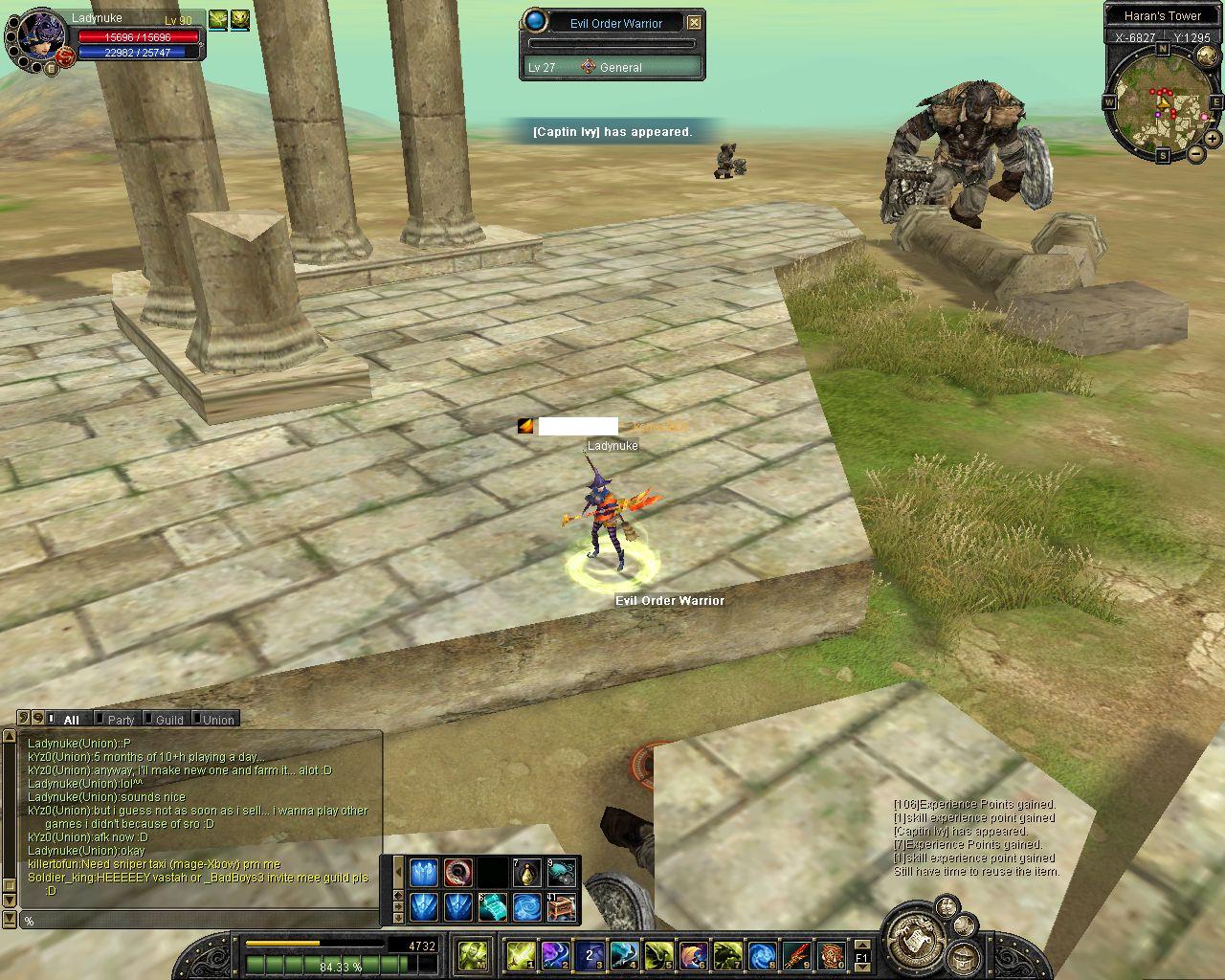Switch to the Party chat tab

tap(121, 720)
